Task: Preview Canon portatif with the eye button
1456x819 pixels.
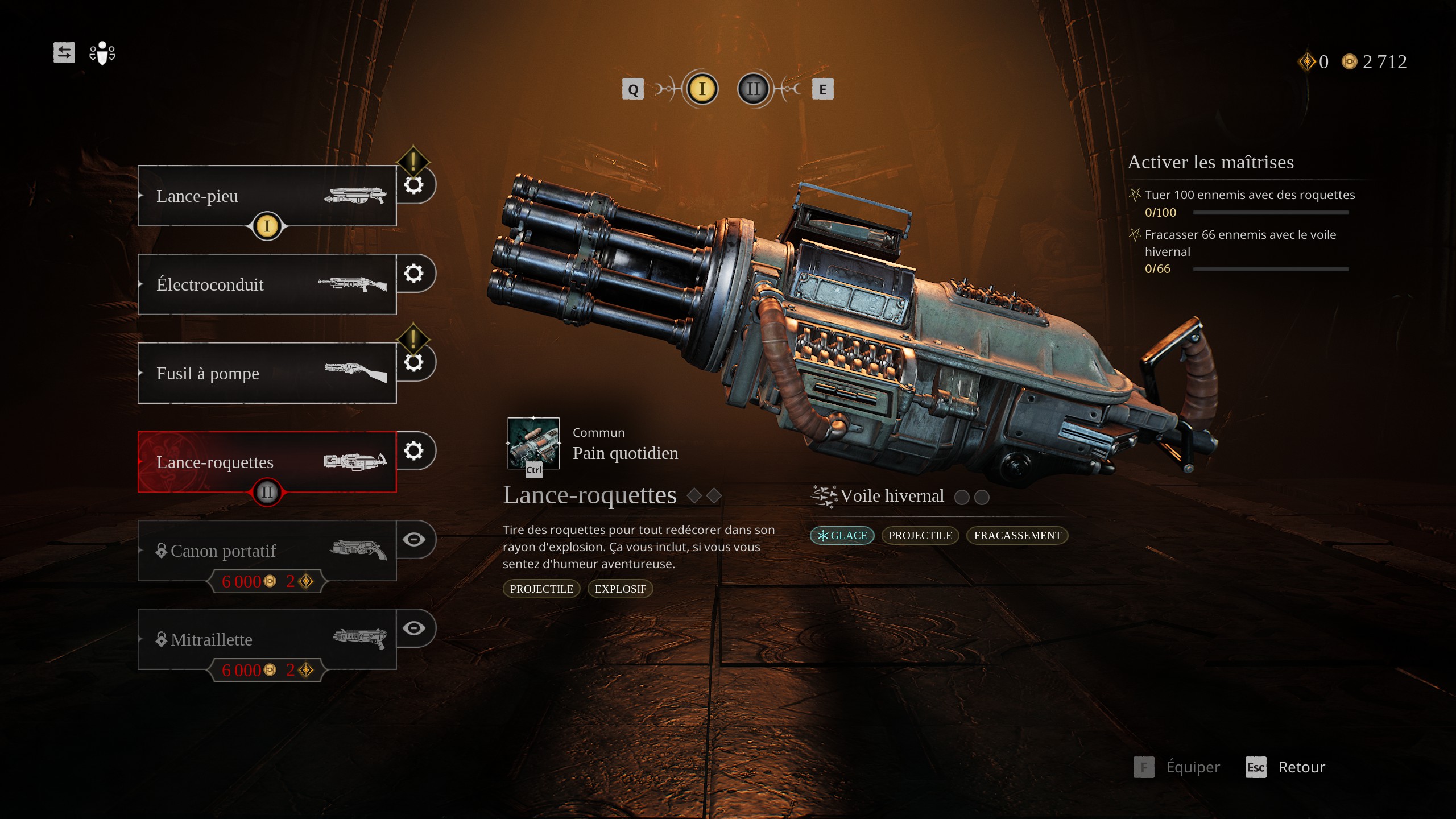Action: click(414, 539)
